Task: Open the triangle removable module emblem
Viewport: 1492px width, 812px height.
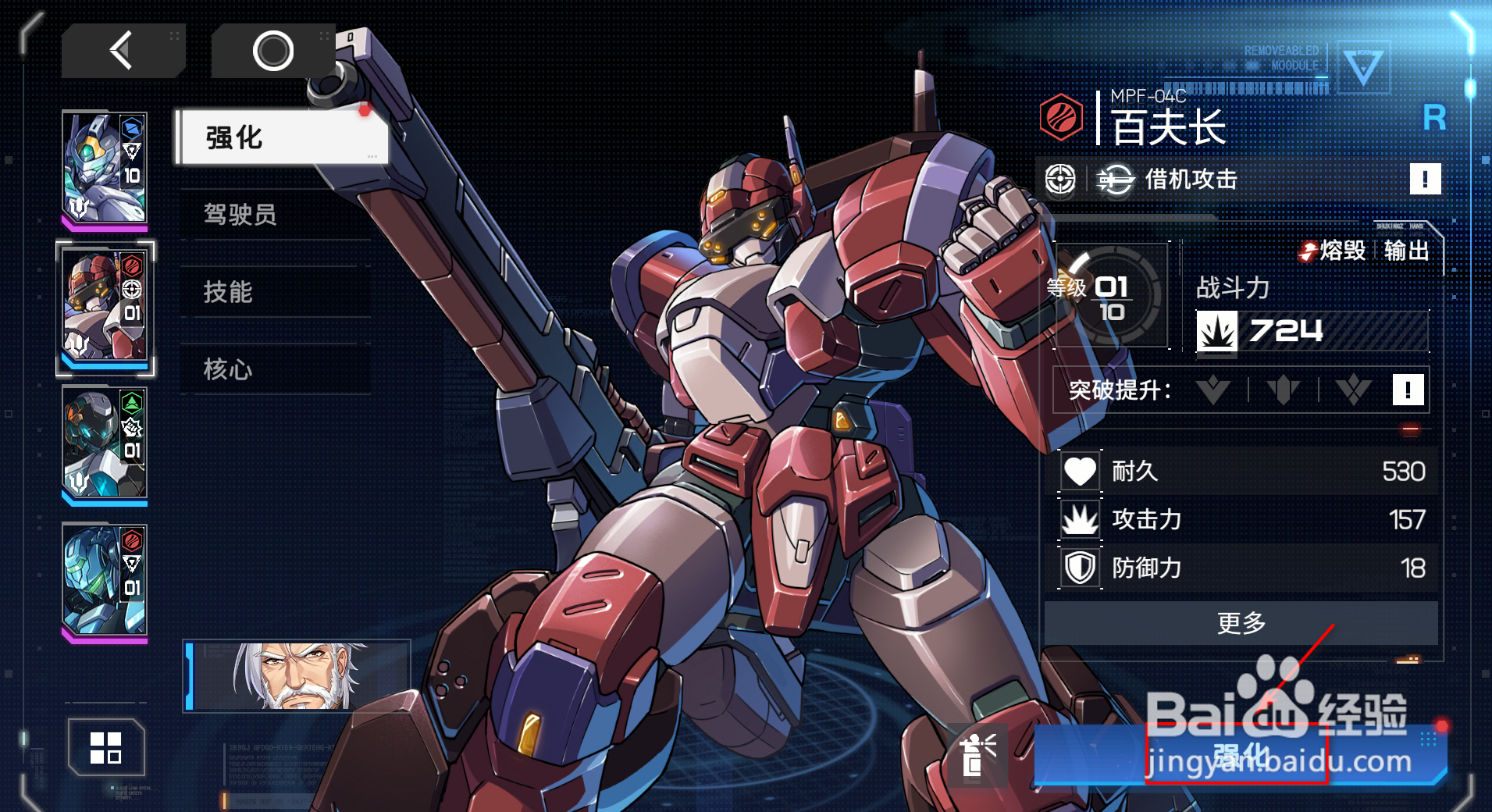Action: (x=1363, y=67)
